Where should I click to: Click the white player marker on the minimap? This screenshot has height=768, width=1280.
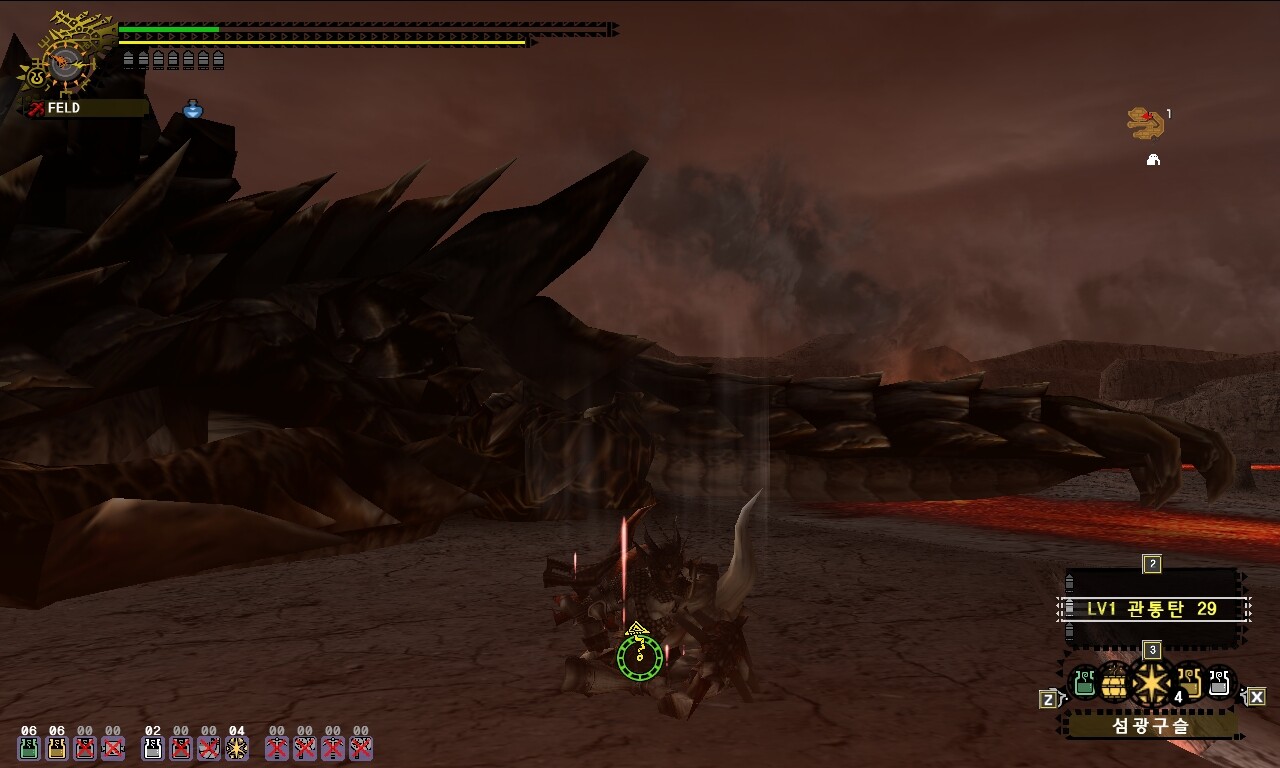1153,160
